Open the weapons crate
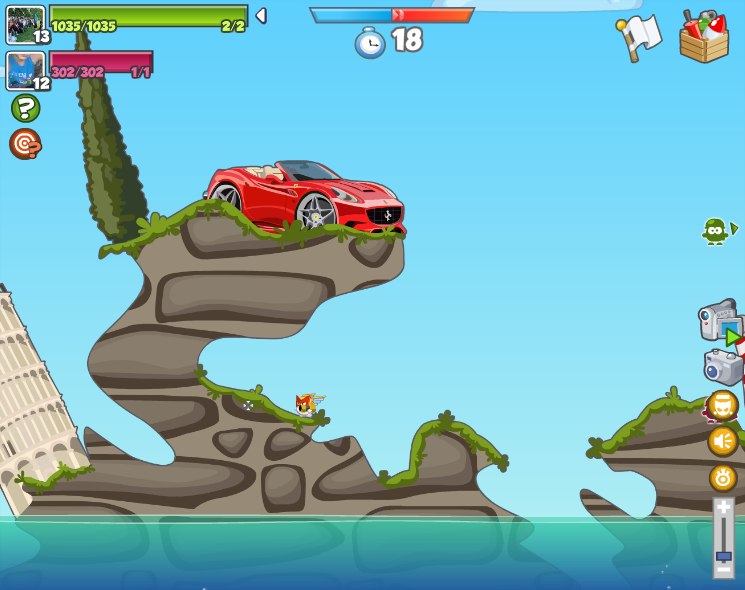The height and width of the screenshot is (590, 745). [x=704, y=37]
